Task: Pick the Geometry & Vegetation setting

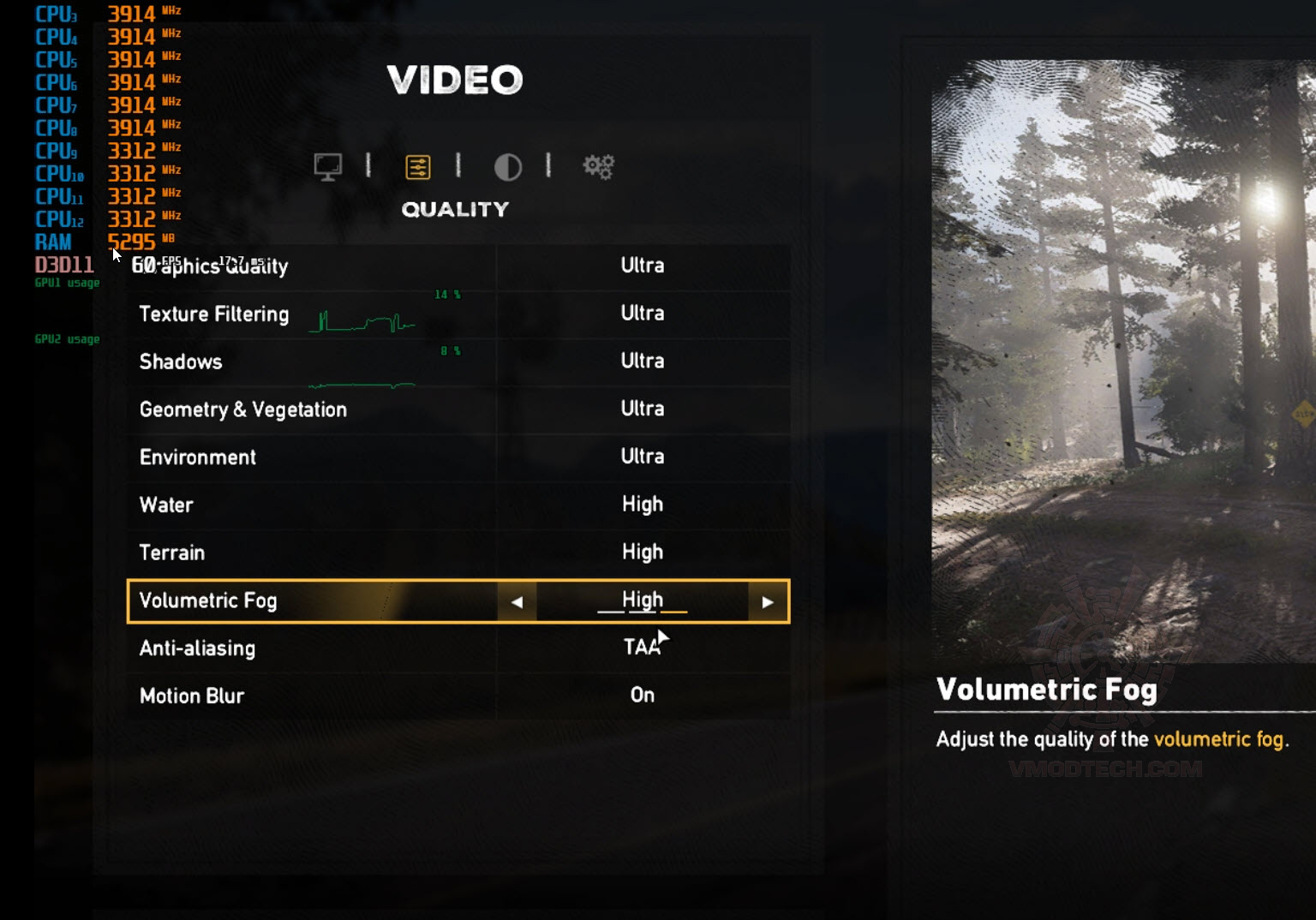Action: coord(458,409)
